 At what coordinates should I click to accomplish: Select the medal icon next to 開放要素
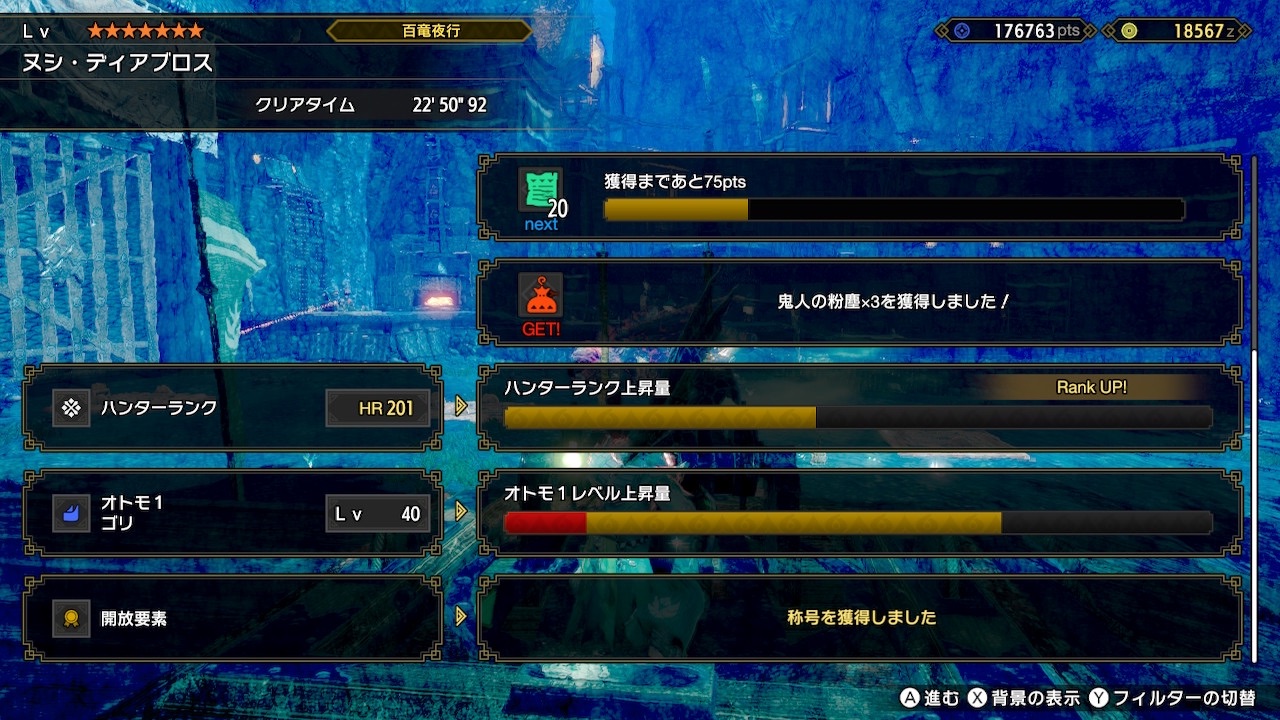[72, 617]
